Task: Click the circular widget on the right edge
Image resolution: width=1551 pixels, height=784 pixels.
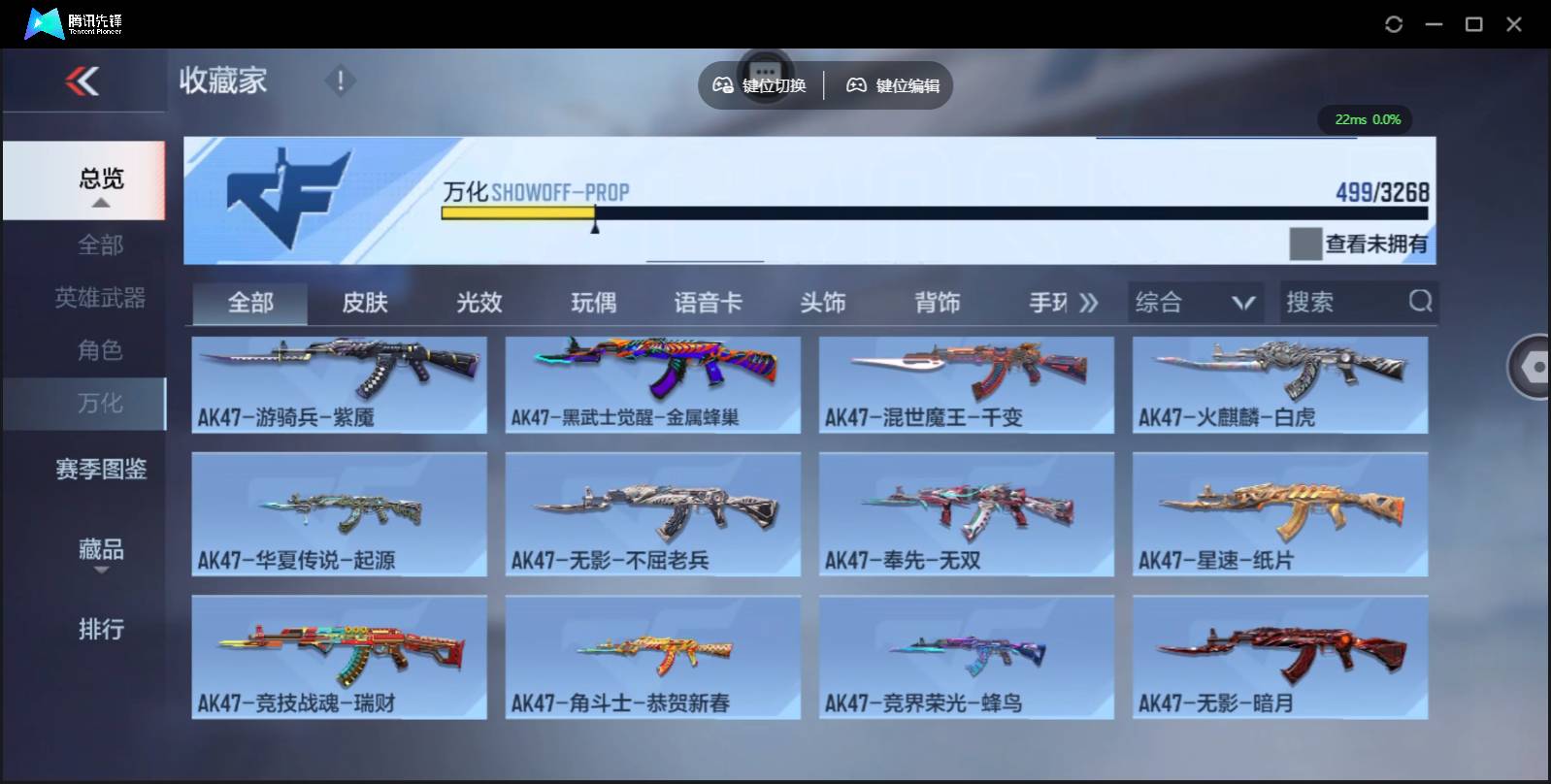Action: tap(1532, 369)
